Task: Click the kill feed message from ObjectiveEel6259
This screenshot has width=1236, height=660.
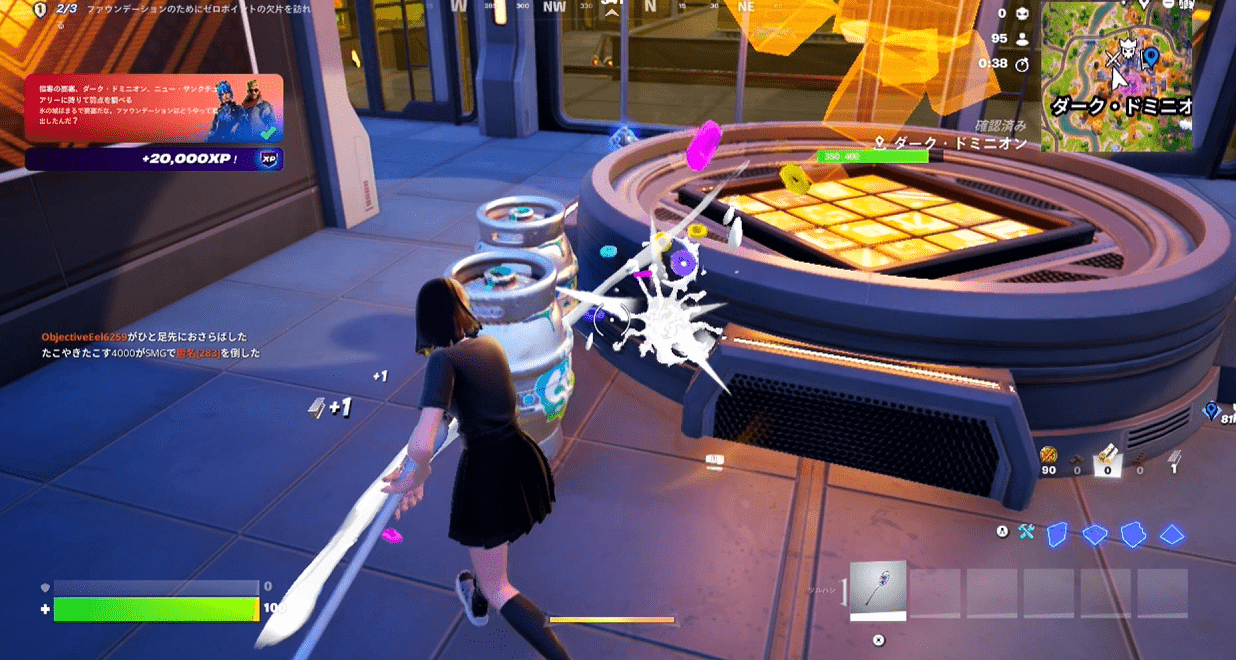Action: point(144,337)
